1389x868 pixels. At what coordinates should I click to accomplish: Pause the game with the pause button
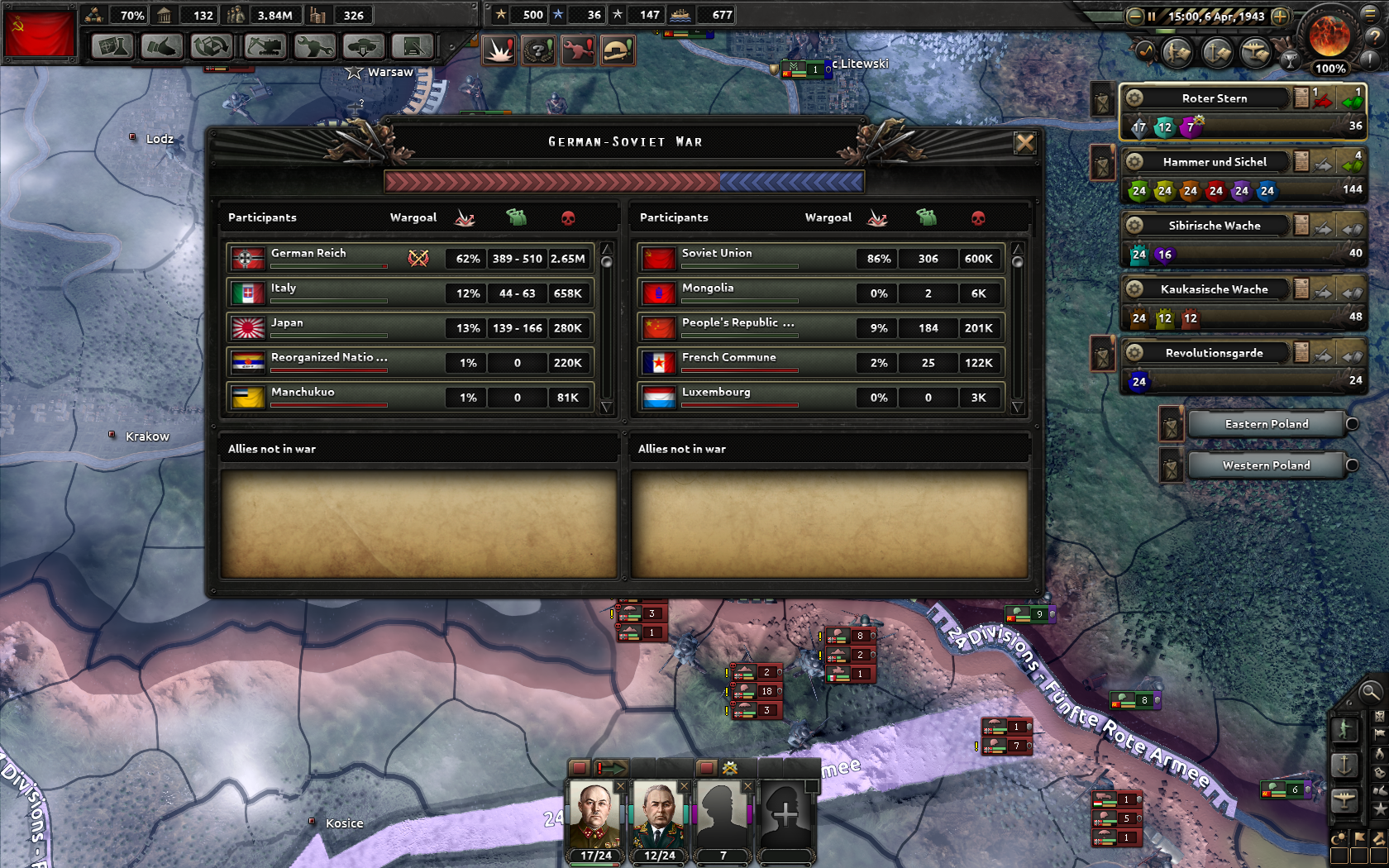tap(1152, 16)
